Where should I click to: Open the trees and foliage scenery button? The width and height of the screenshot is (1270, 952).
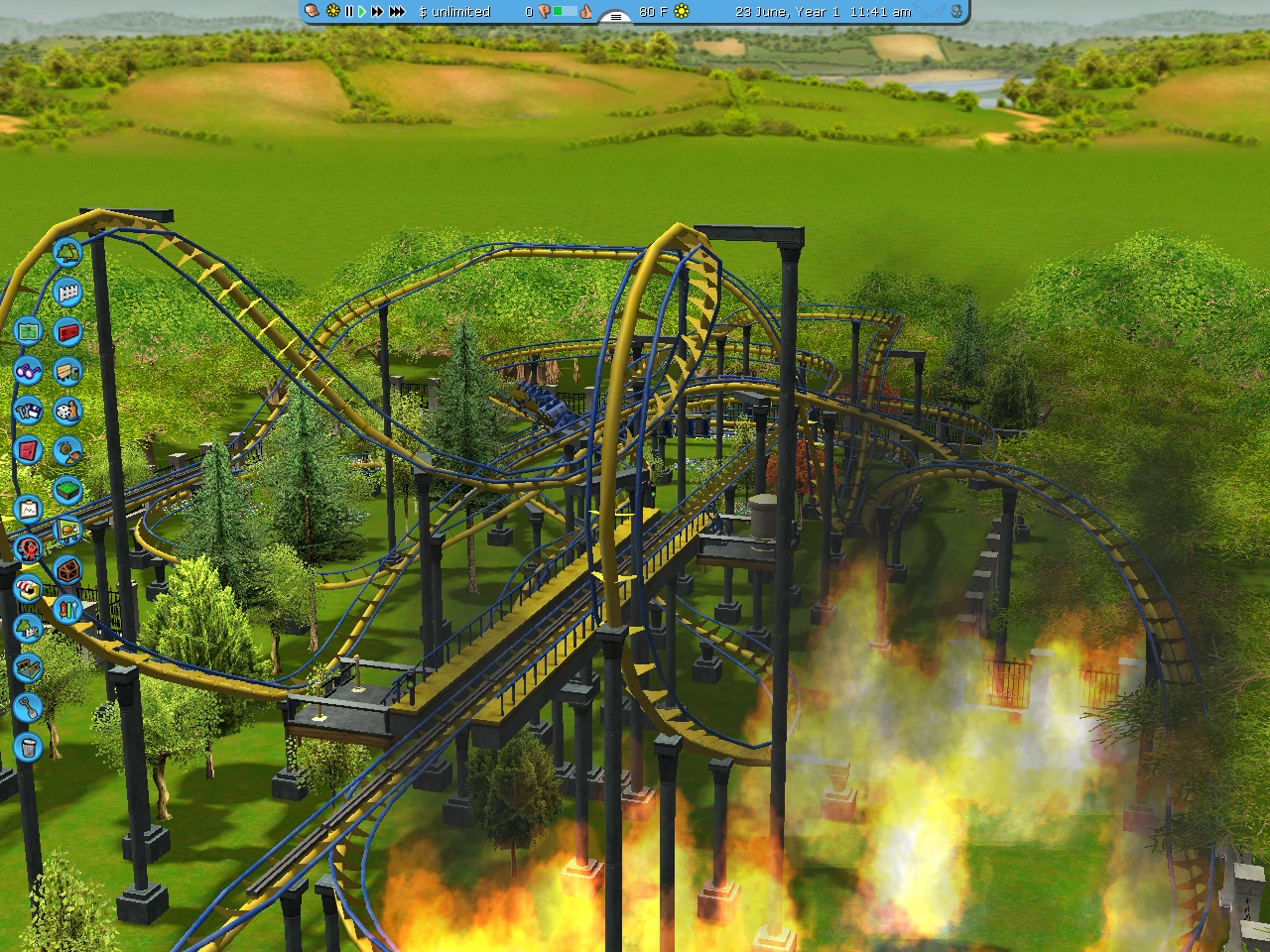click(x=67, y=253)
